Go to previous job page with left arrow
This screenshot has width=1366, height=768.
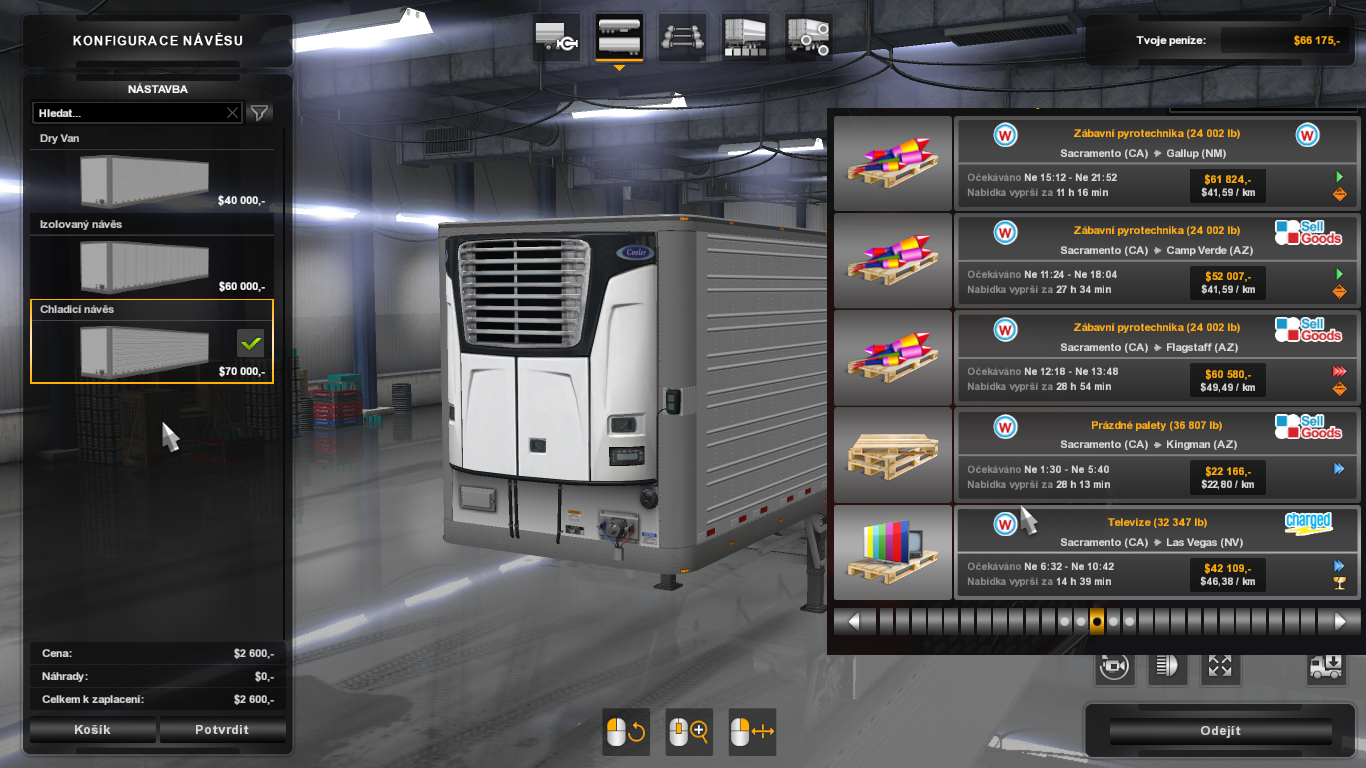point(855,621)
